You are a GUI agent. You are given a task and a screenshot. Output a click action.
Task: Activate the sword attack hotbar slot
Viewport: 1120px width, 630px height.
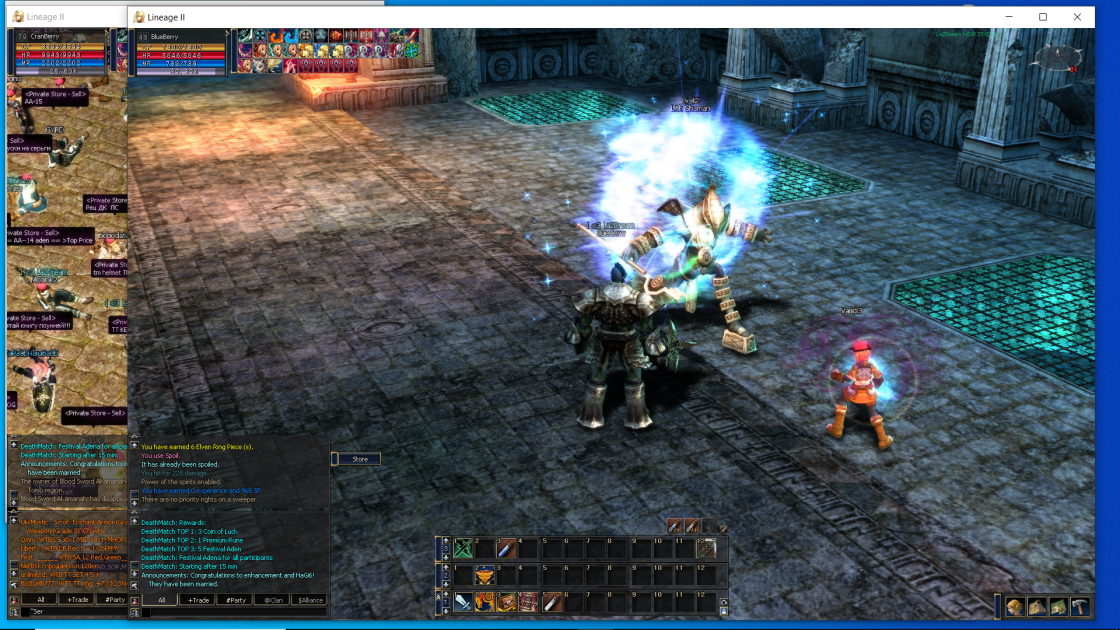[x=463, y=602]
